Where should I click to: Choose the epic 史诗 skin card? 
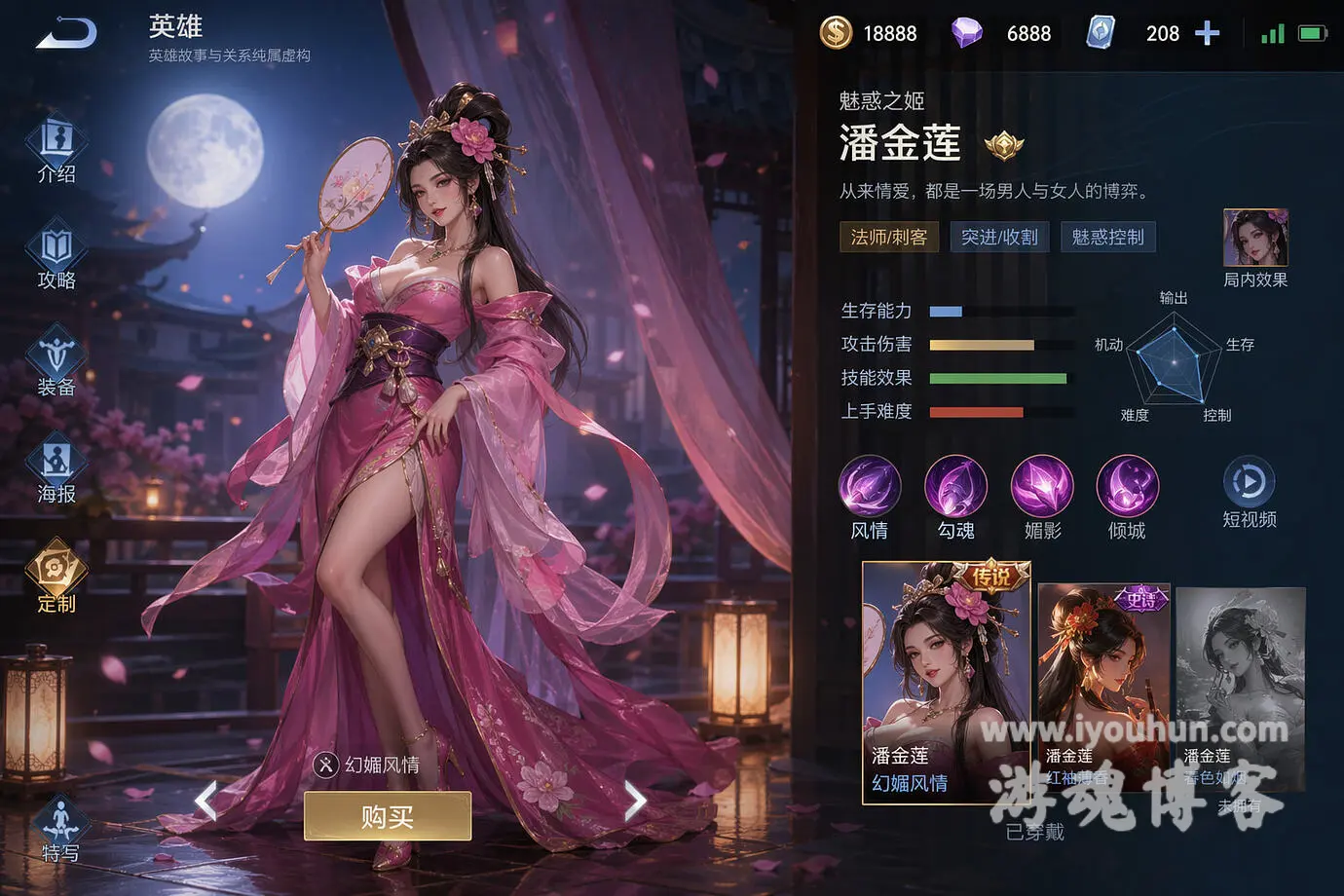[x=1103, y=682]
